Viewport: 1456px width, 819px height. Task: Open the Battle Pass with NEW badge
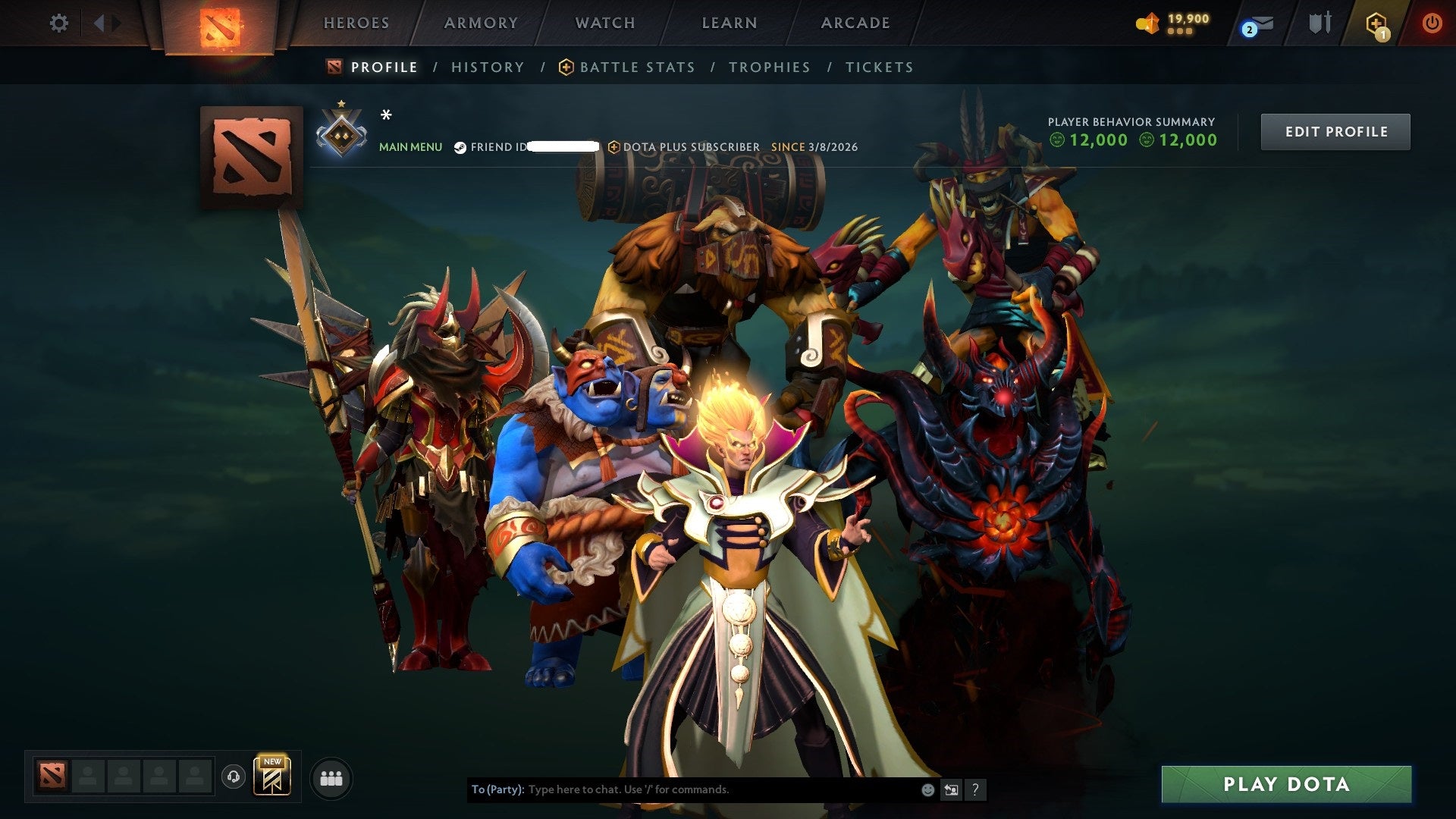[x=273, y=775]
